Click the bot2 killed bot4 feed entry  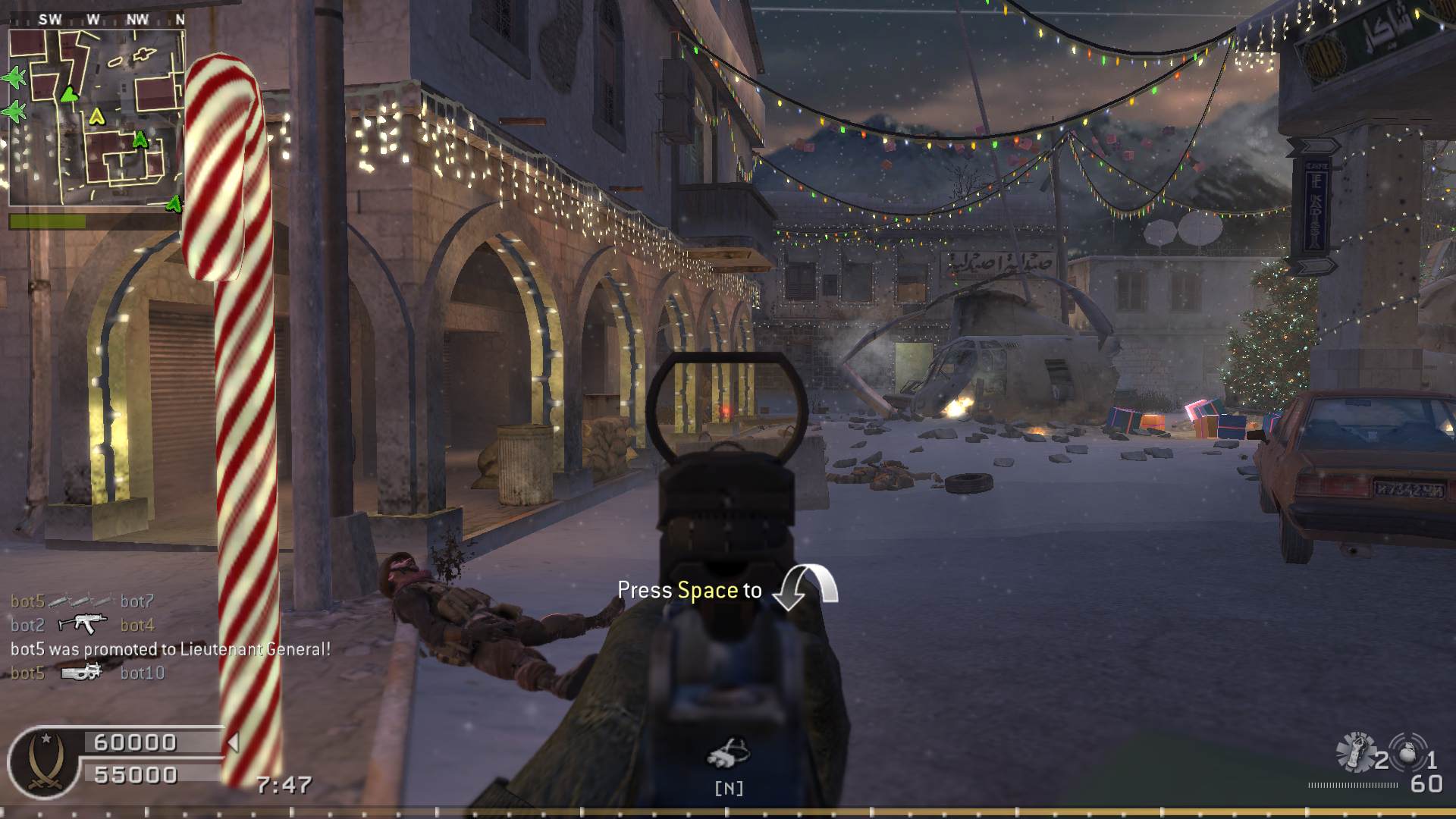(x=82, y=625)
